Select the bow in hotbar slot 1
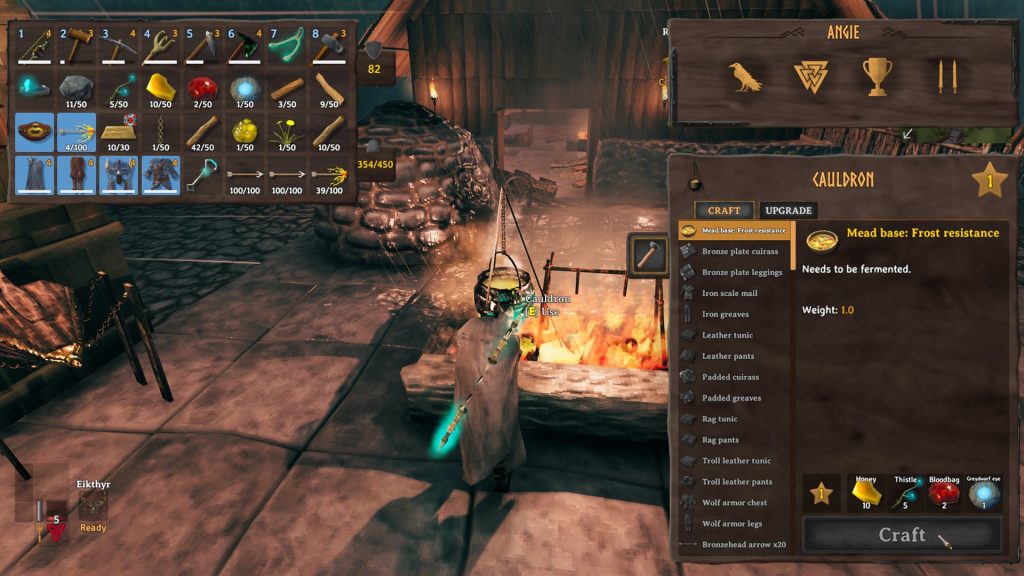The width and height of the screenshot is (1024, 576). 36,45
